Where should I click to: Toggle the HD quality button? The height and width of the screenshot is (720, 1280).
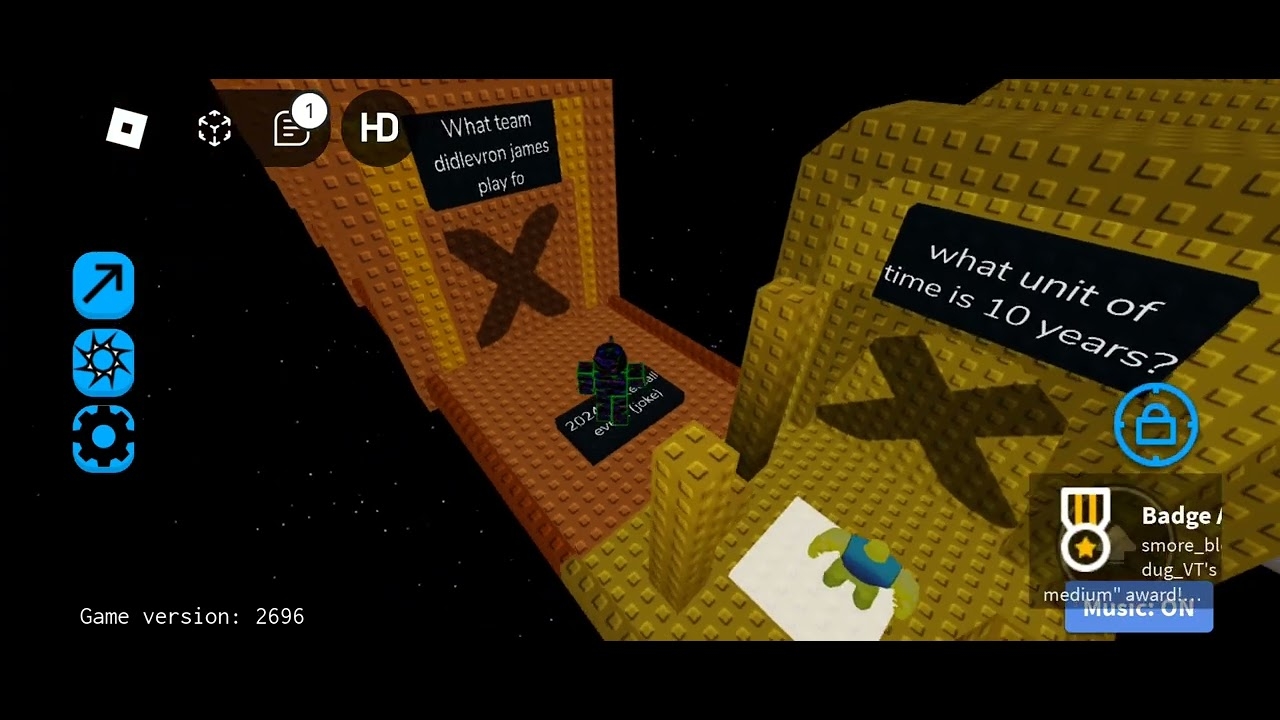(379, 128)
